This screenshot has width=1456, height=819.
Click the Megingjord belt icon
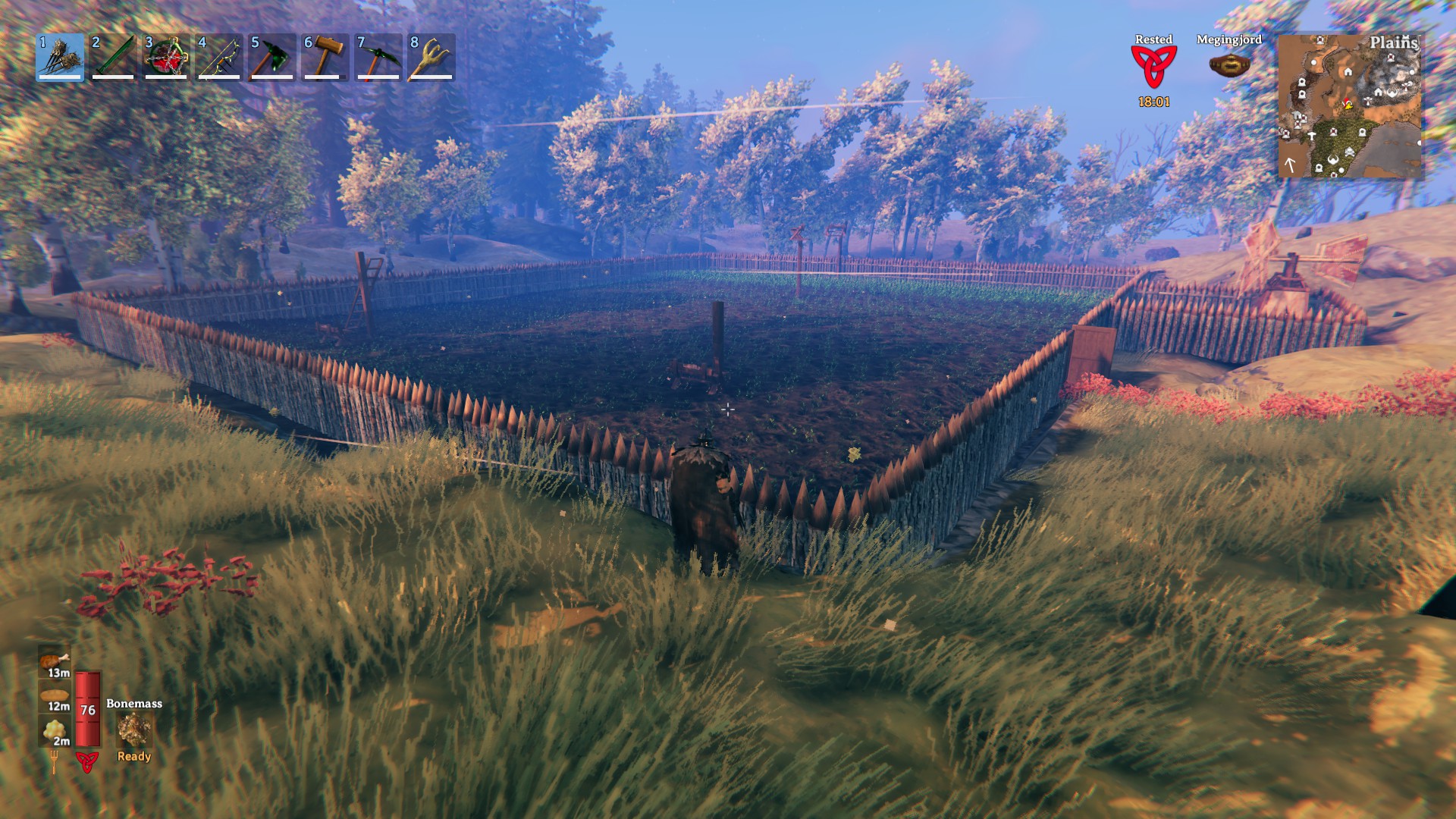pyautogui.click(x=1228, y=64)
